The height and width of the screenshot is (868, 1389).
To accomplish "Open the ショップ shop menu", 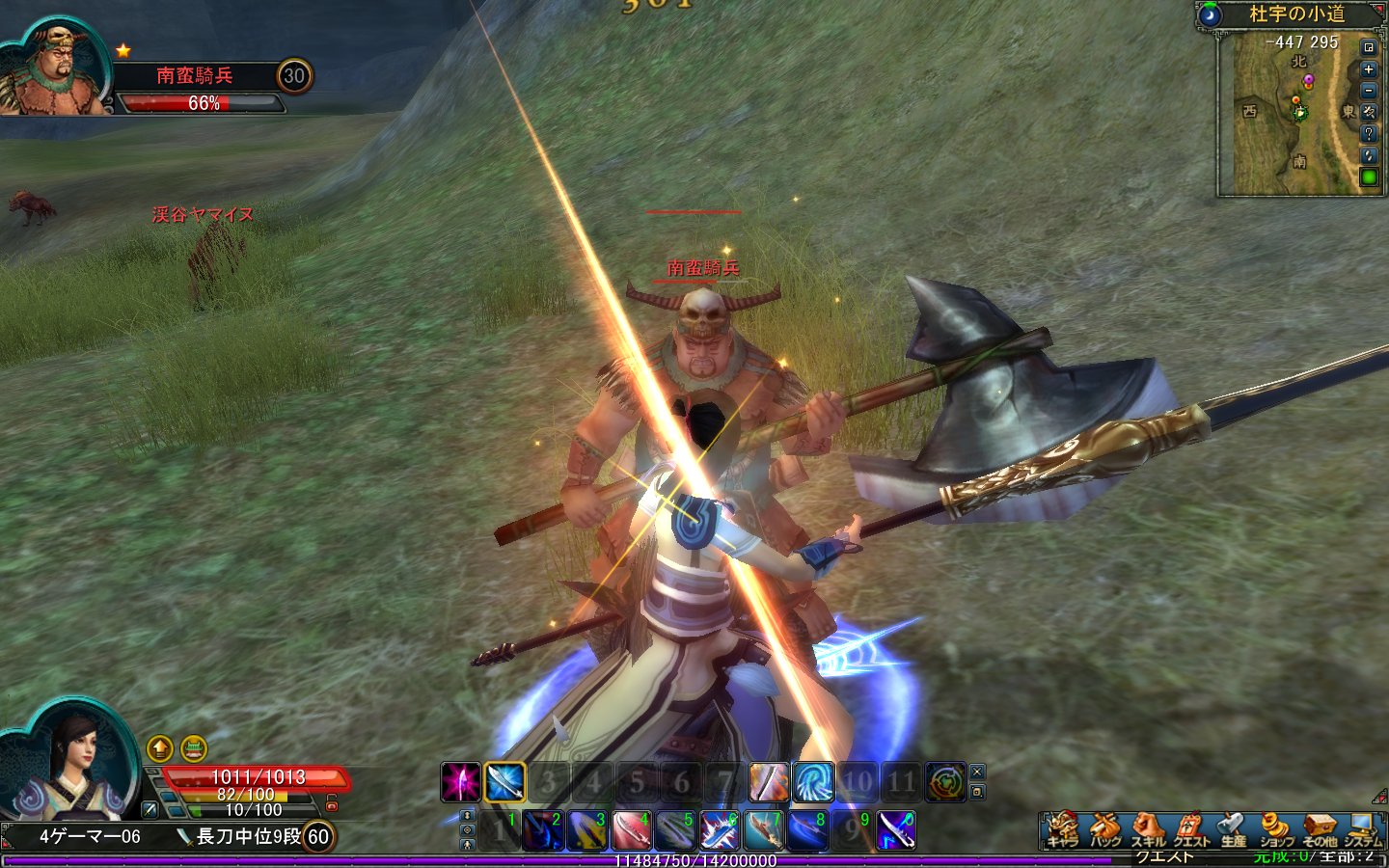I will 1275,828.
